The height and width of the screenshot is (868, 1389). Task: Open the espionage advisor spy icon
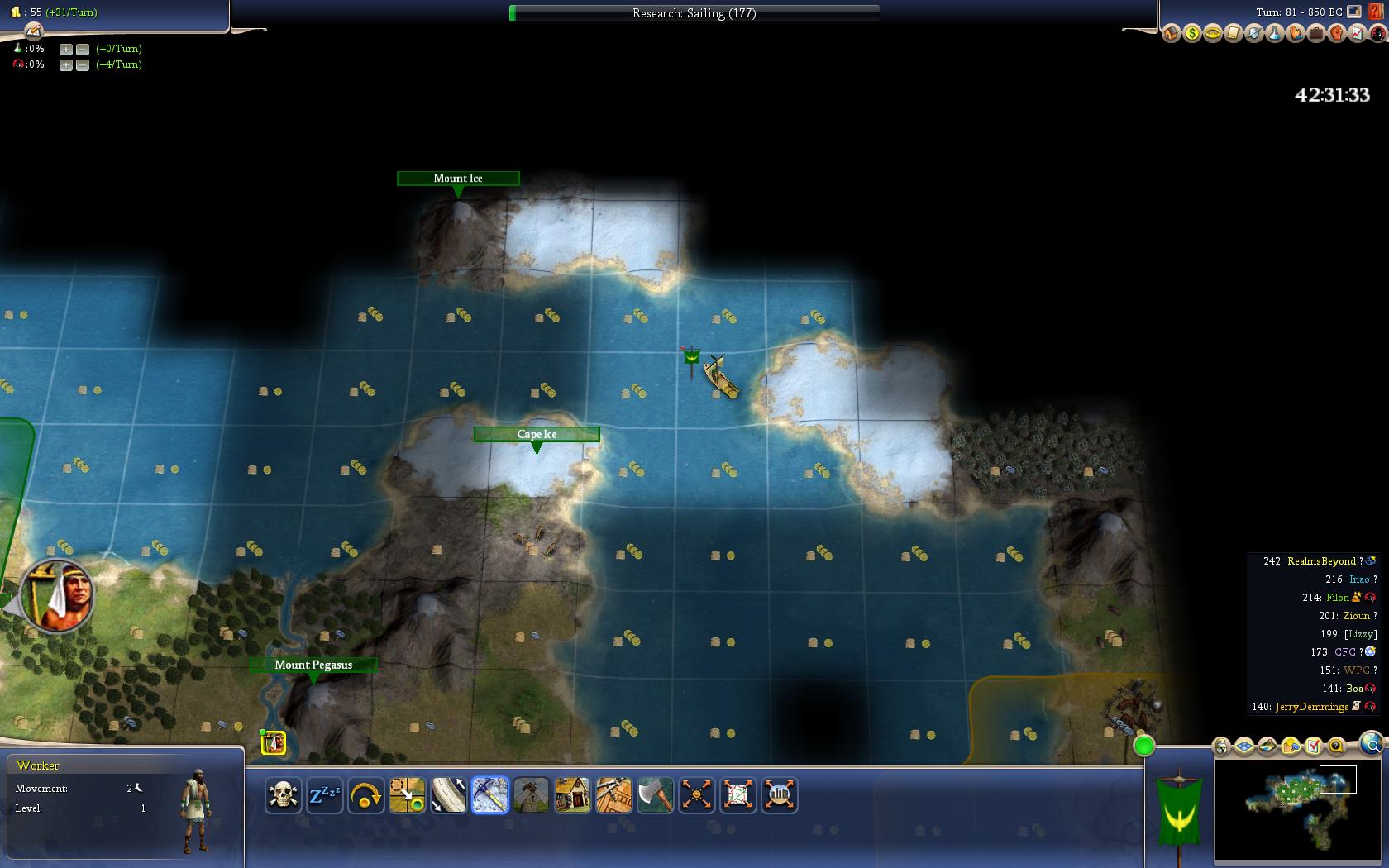pyautogui.click(x=1377, y=34)
